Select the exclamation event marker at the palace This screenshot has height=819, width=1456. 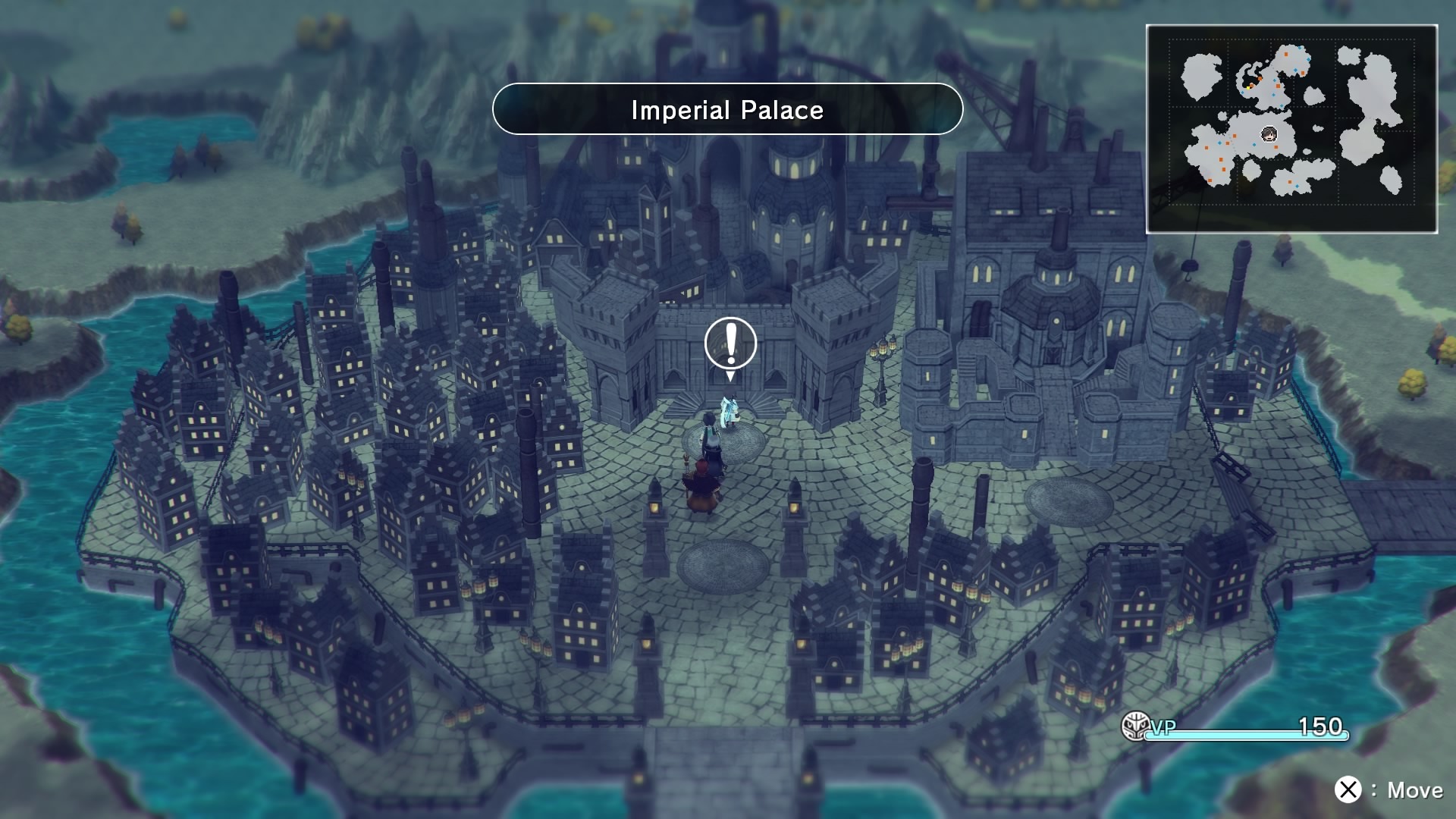730,344
